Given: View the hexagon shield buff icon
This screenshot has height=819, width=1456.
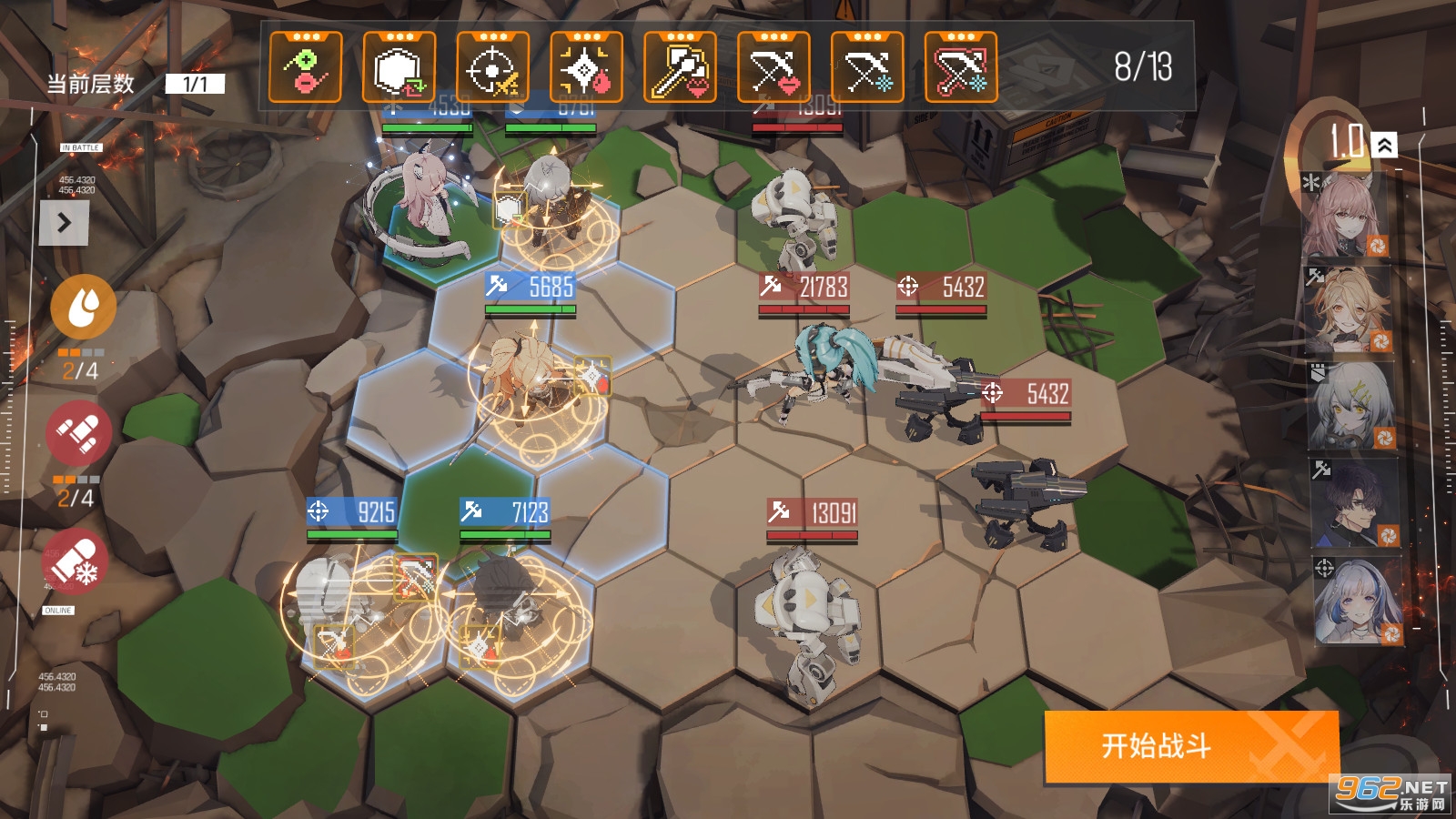Looking at the screenshot, I should pyautogui.click(x=399, y=68).
